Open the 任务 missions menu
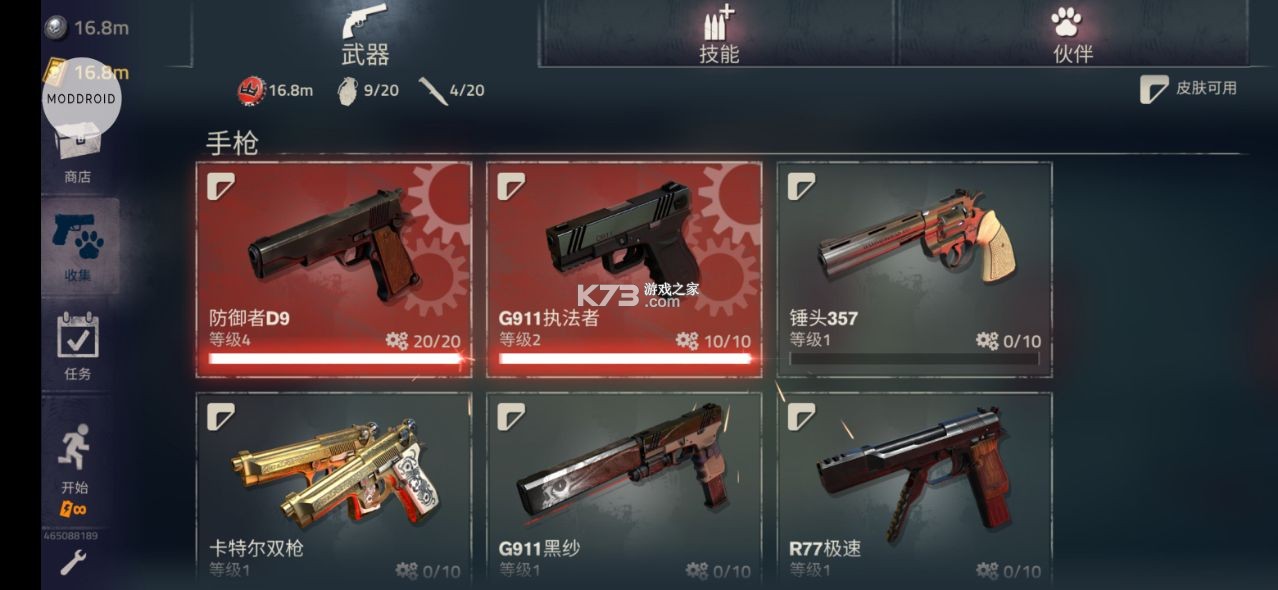1278x590 pixels. [78, 346]
